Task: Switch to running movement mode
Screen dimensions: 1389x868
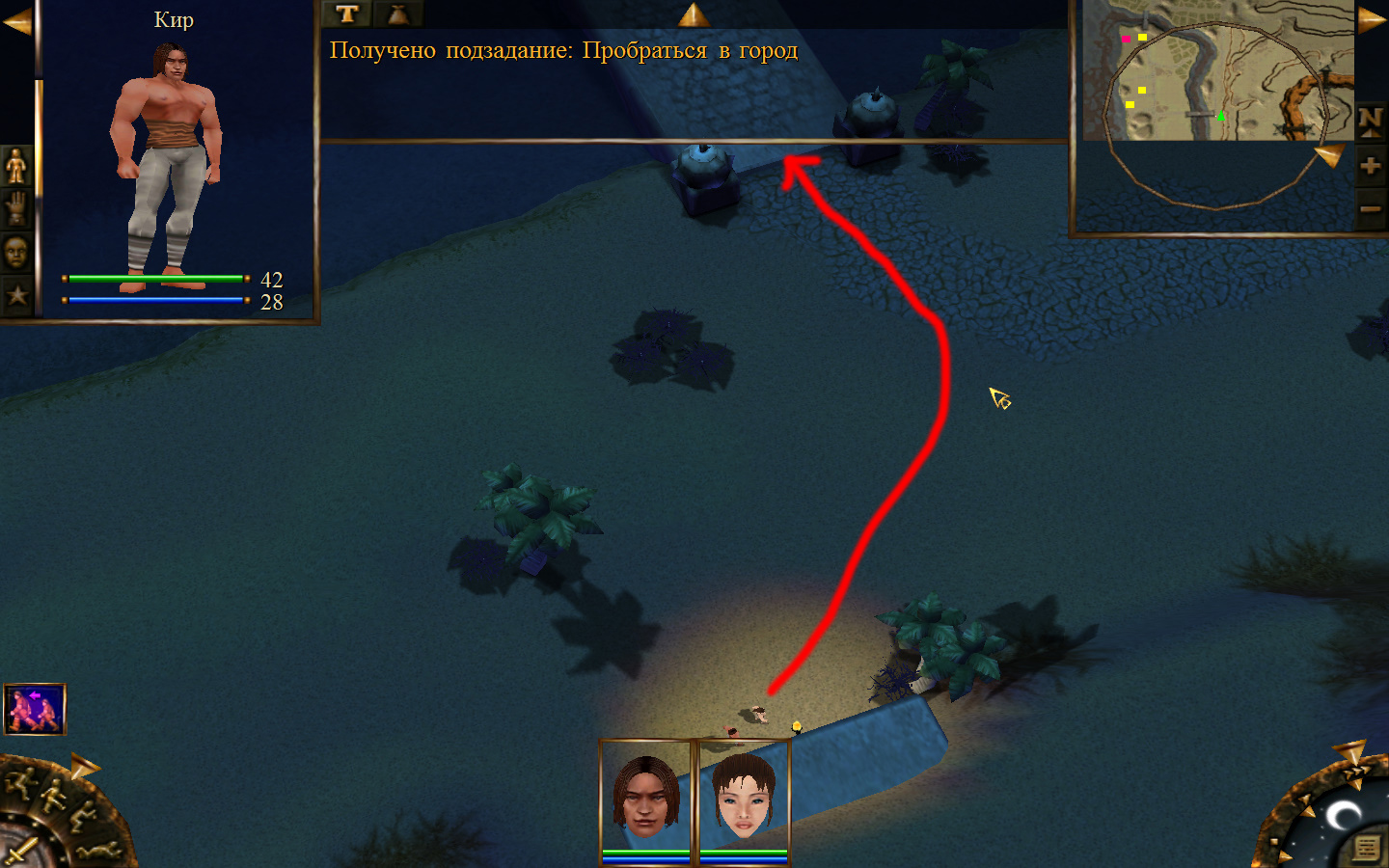Action: coord(21,783)
